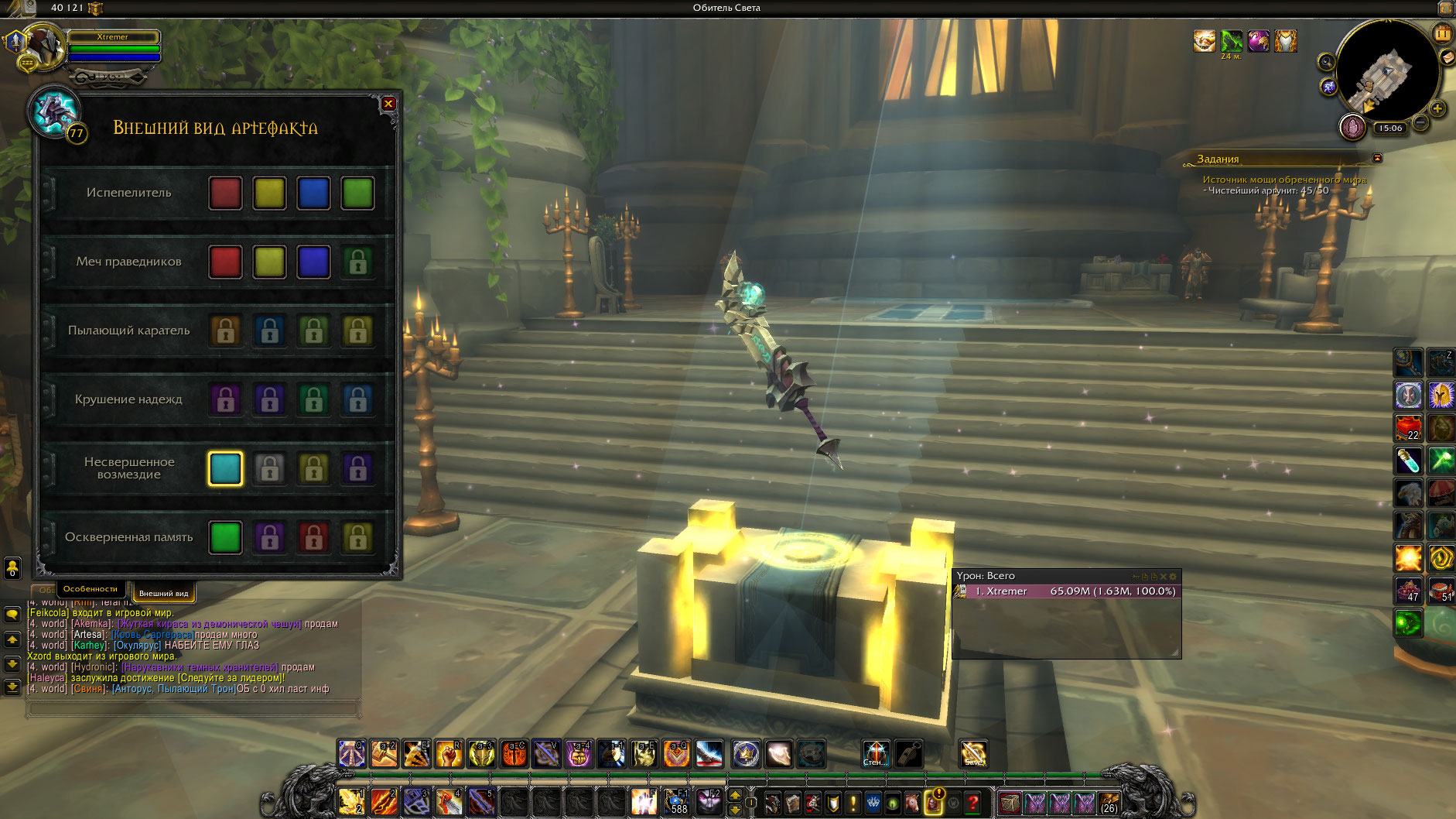This screenshot has width=1456, height=819.
Task: Open the Внешний вид tab
Action: [x=163, y=593]
